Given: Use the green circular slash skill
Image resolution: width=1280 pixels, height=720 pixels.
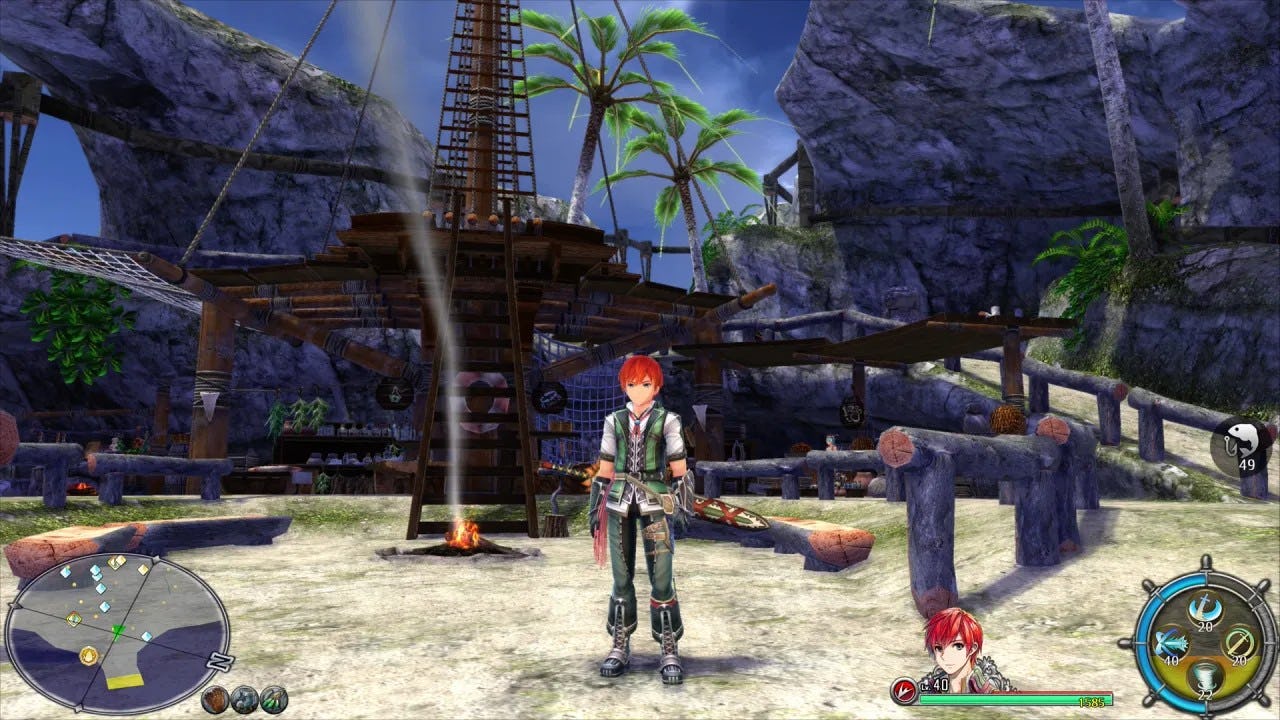Looking at the screenshot, I should [x=1240, y=643].
